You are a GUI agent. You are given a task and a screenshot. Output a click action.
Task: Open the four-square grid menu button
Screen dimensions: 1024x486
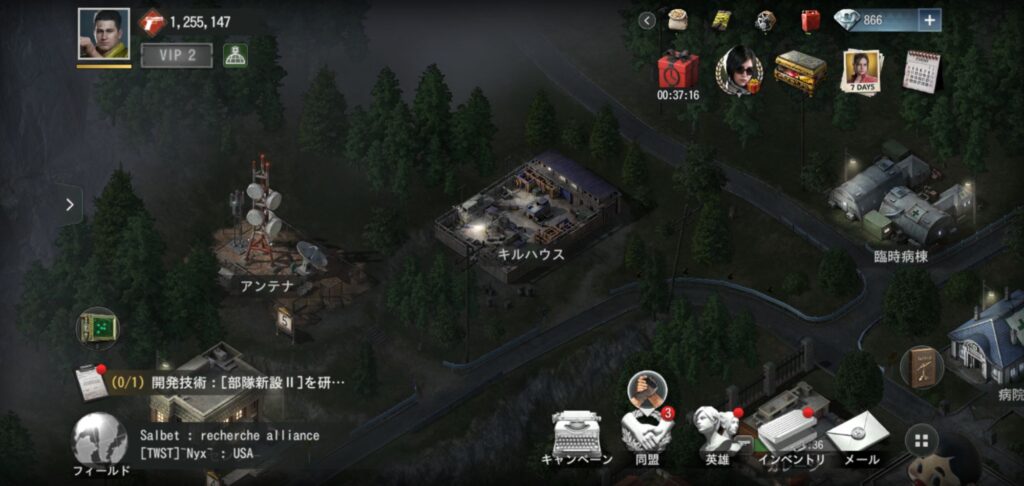921,439
